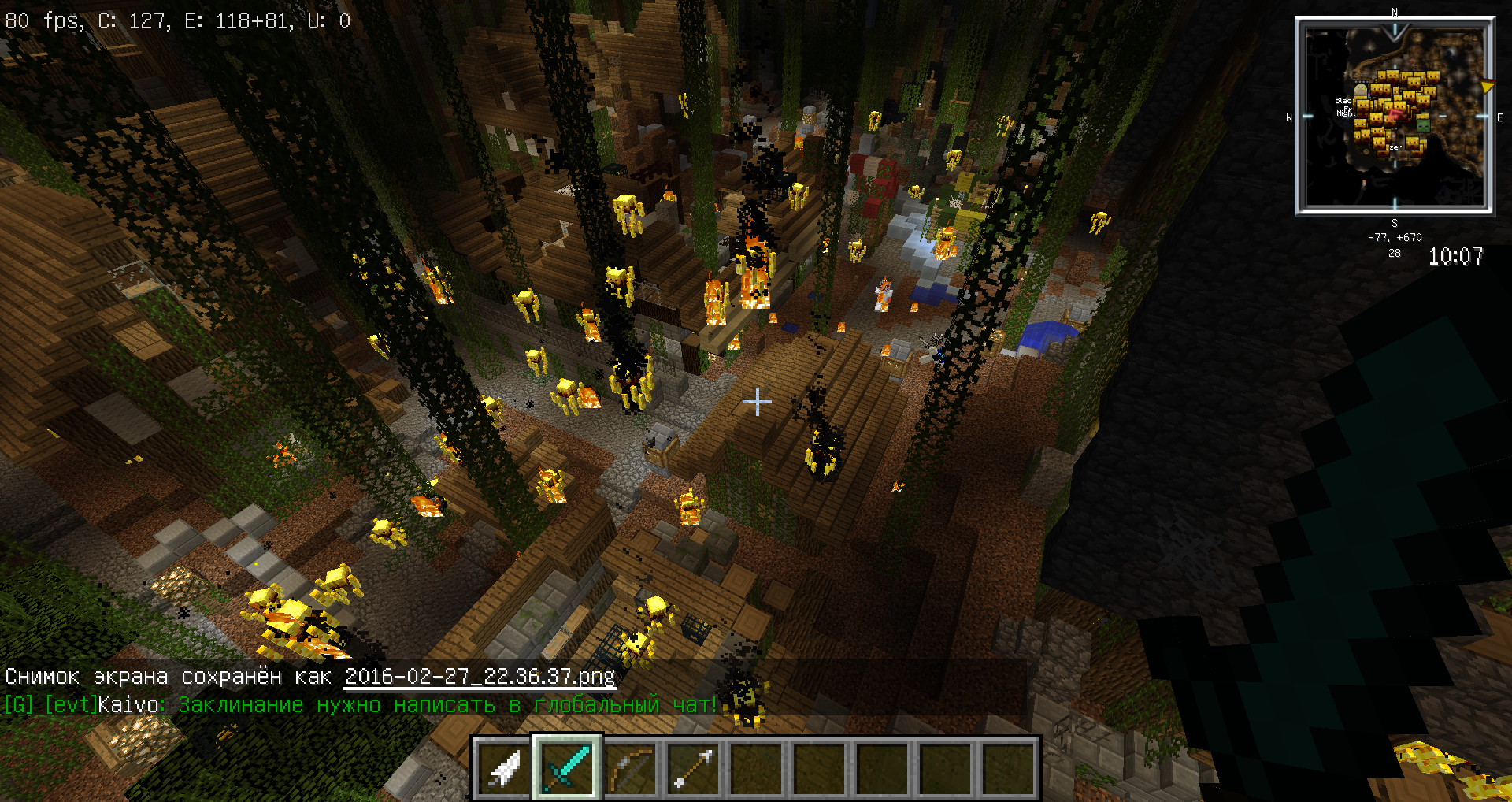Open the saved screenshot file link
The image size is (1512, 802).
480,677
